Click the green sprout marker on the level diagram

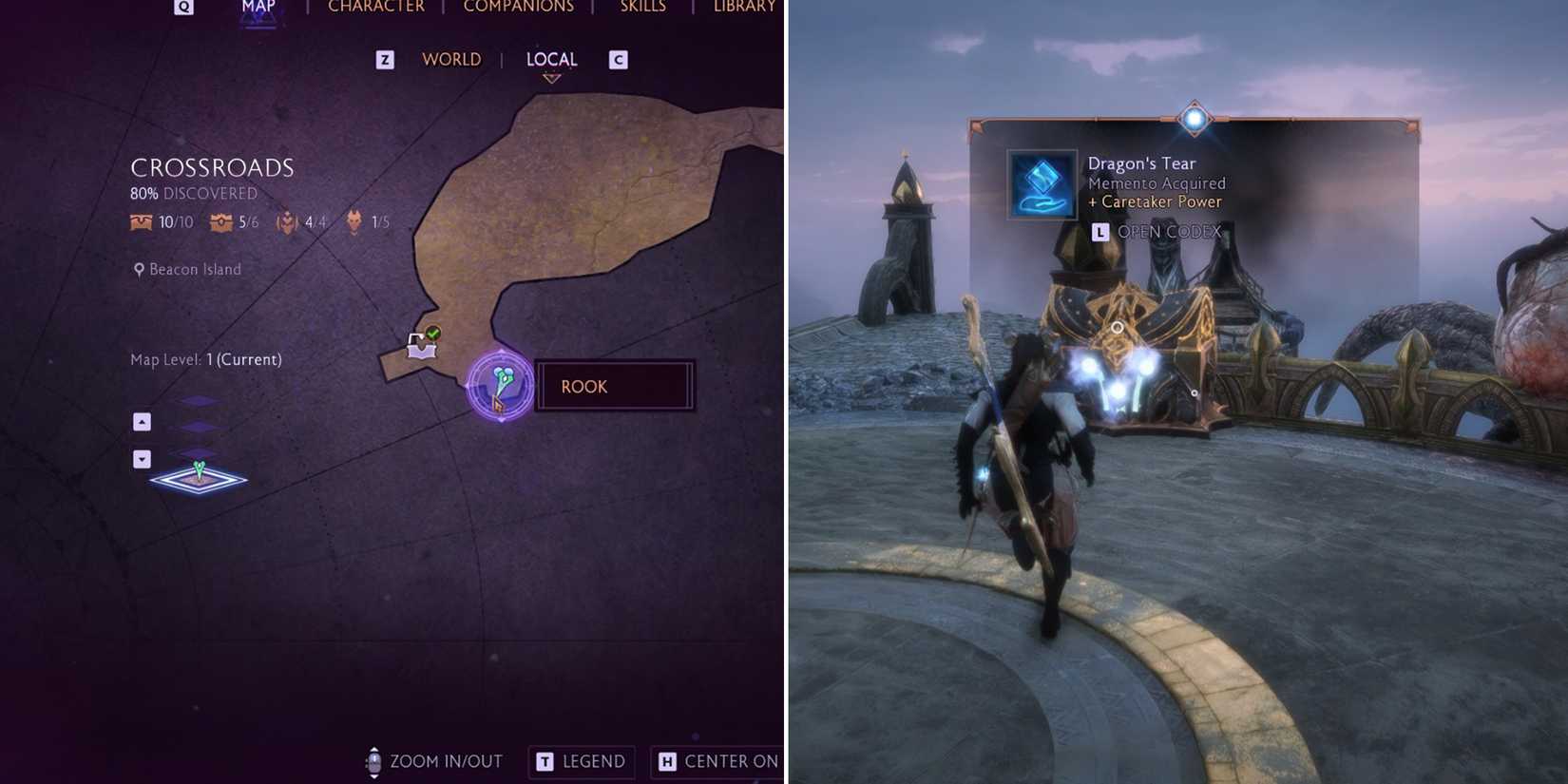pyautogui.click(x=198, y=469)
